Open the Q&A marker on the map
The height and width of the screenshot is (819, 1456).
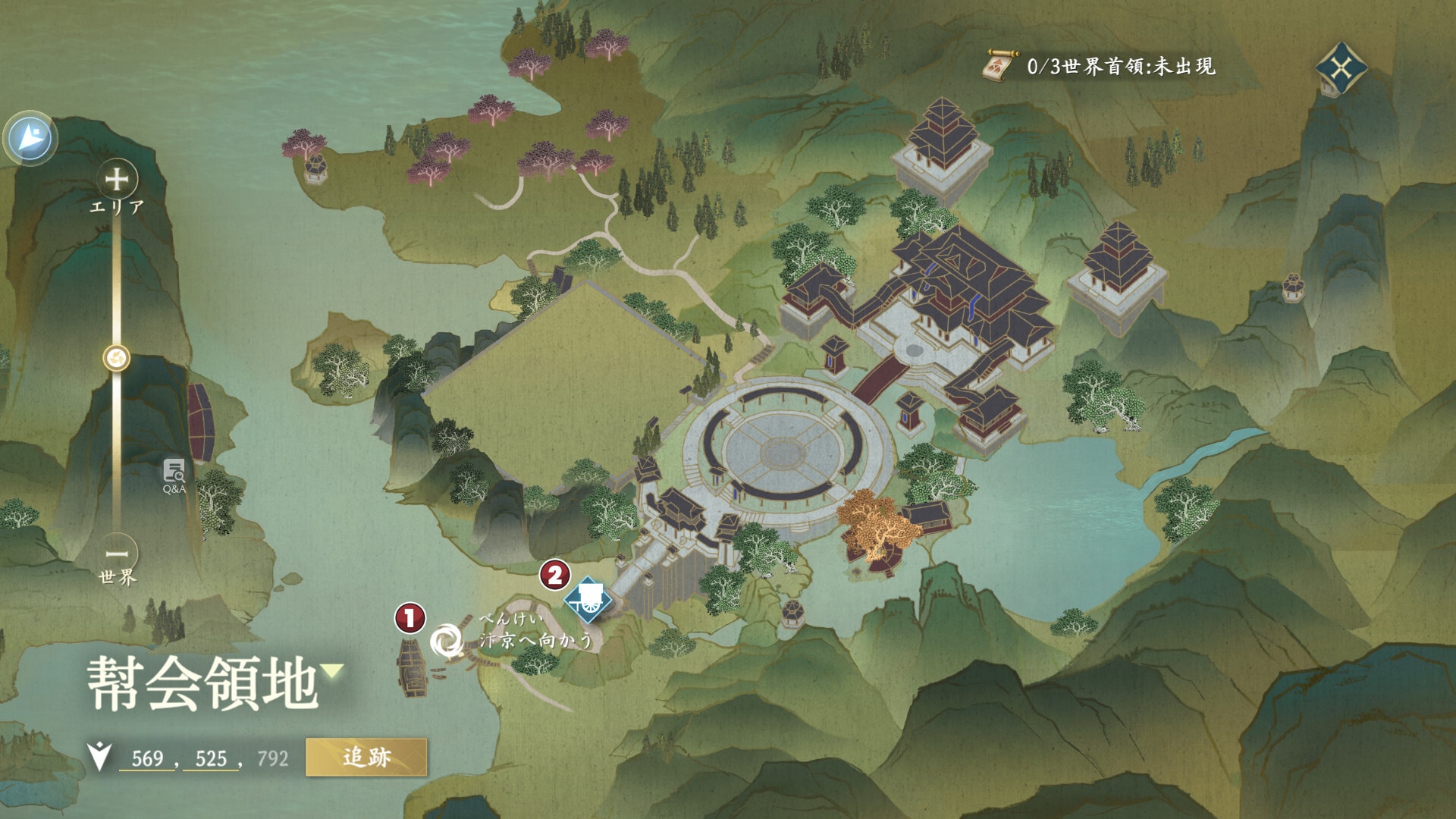tap(174, 475)
